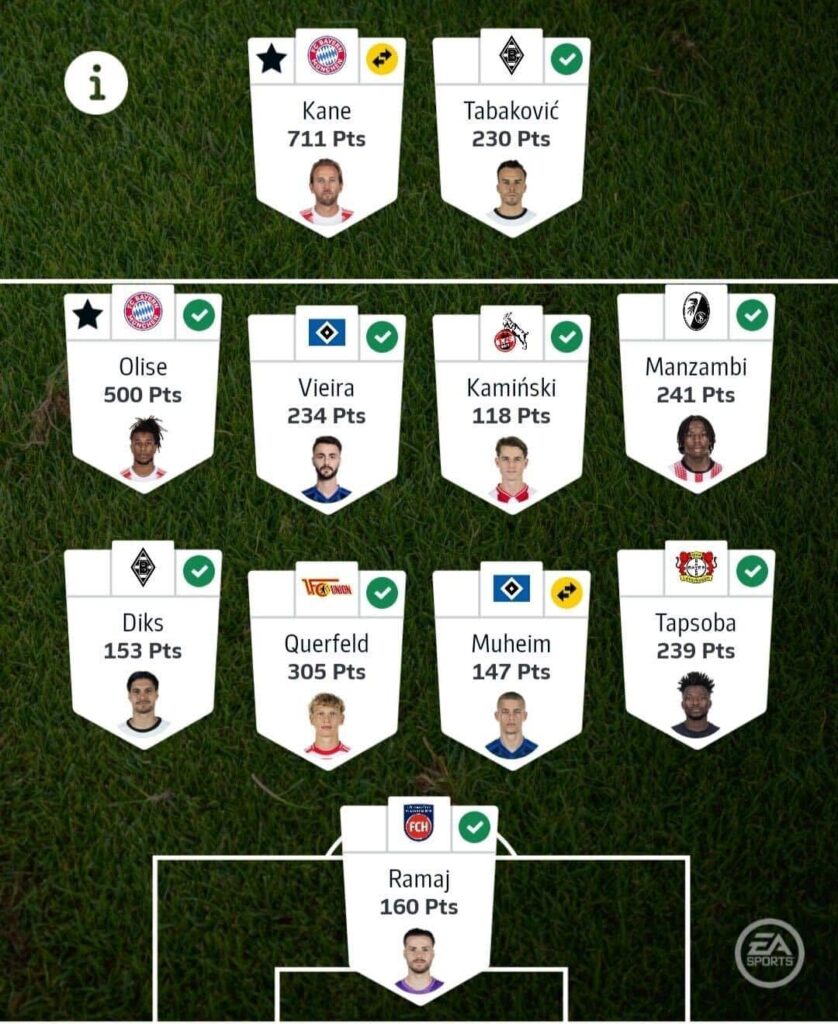The width and height of the screenshot is (838, 1024).
Task: Choose the Olise player card
Action: (x=142, y=396)
